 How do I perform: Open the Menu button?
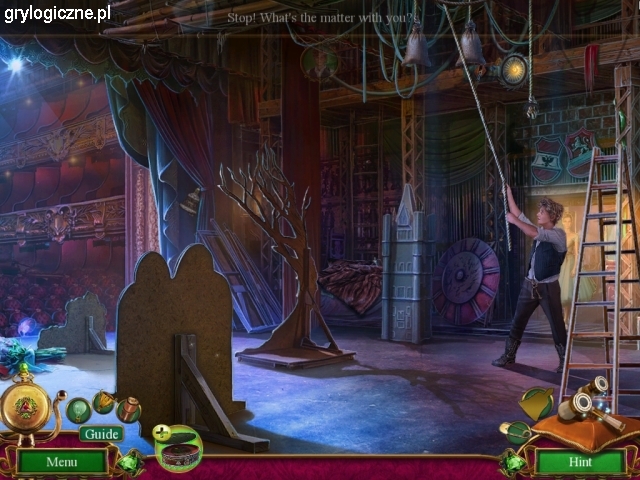61,462
